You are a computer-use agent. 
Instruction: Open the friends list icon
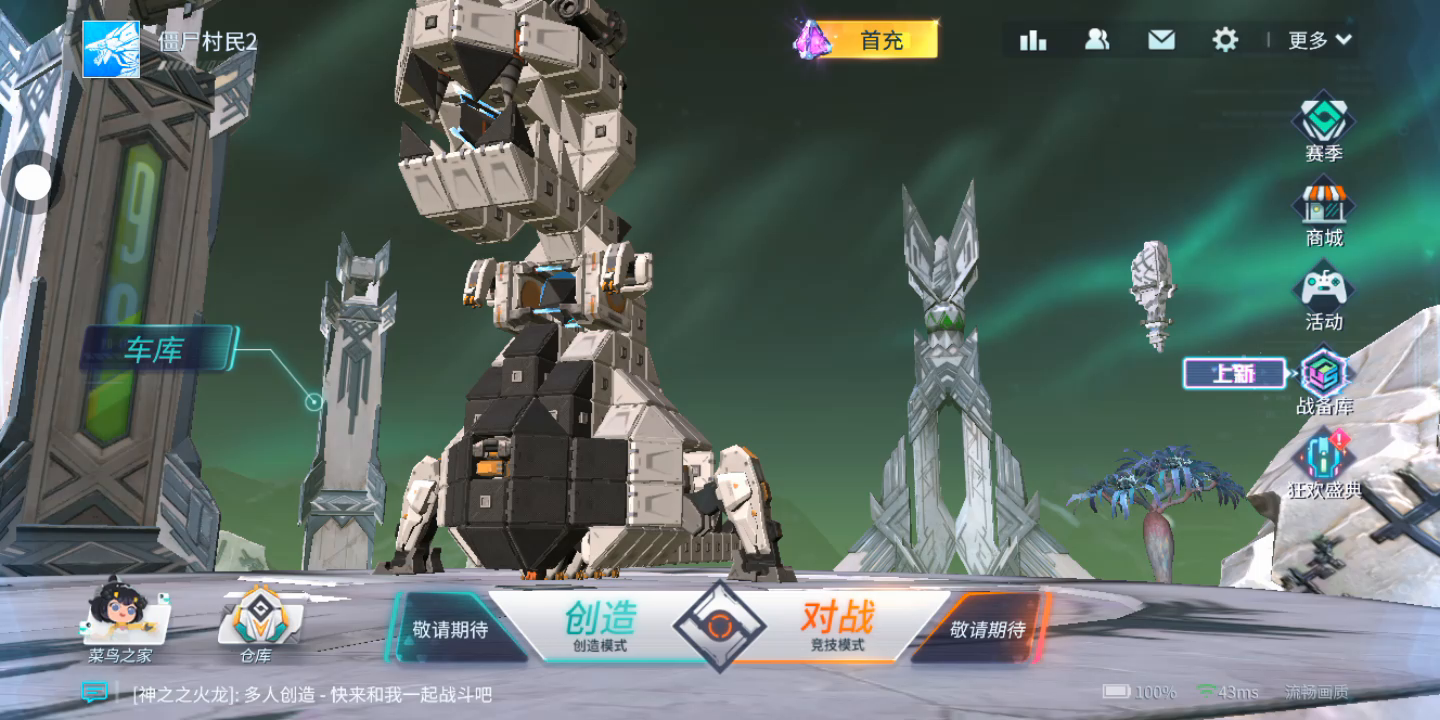(x=1097, y=40)
